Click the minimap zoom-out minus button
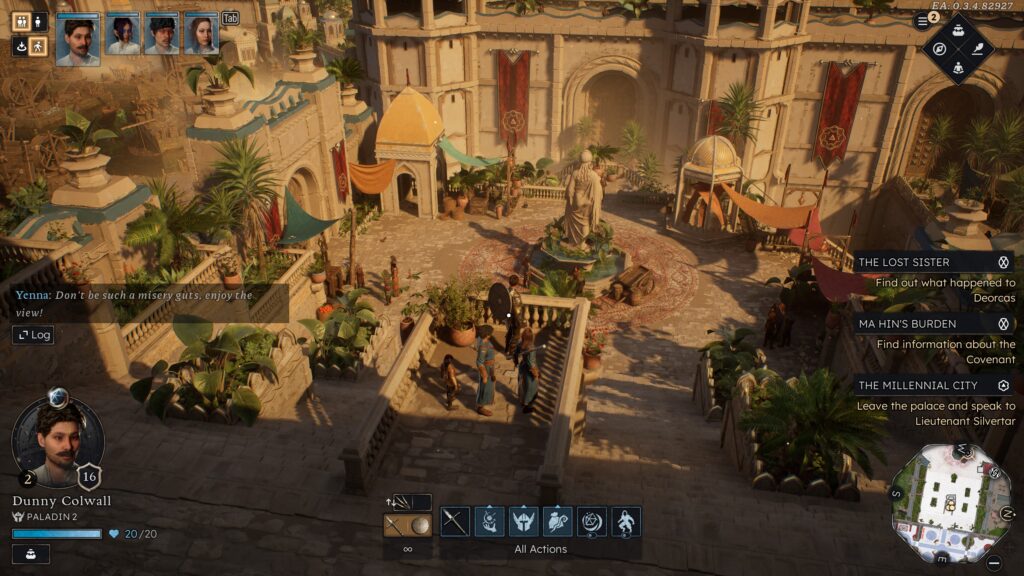Screen dimensions: 1024x576 [993, 563]
